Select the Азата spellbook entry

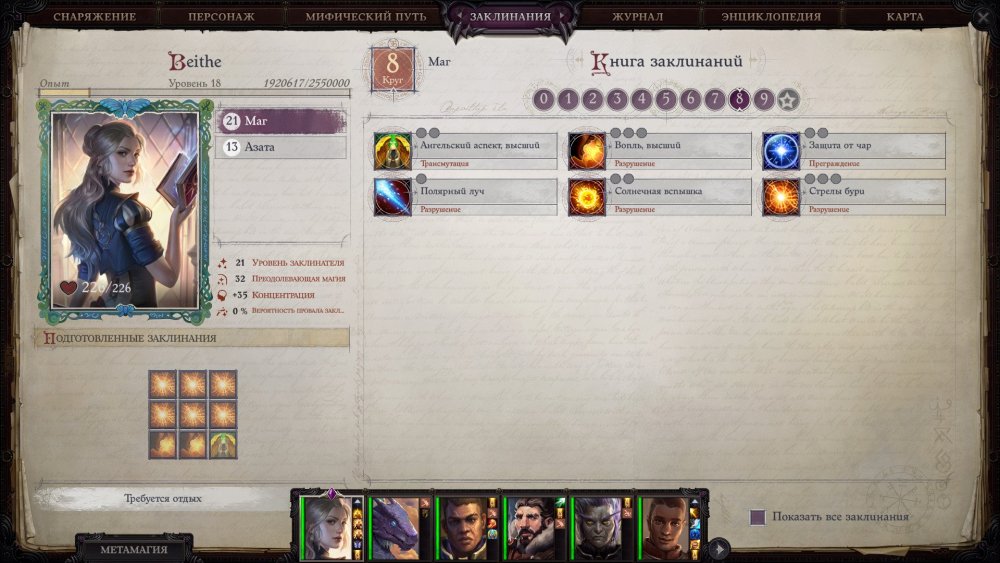coord(281,147)
